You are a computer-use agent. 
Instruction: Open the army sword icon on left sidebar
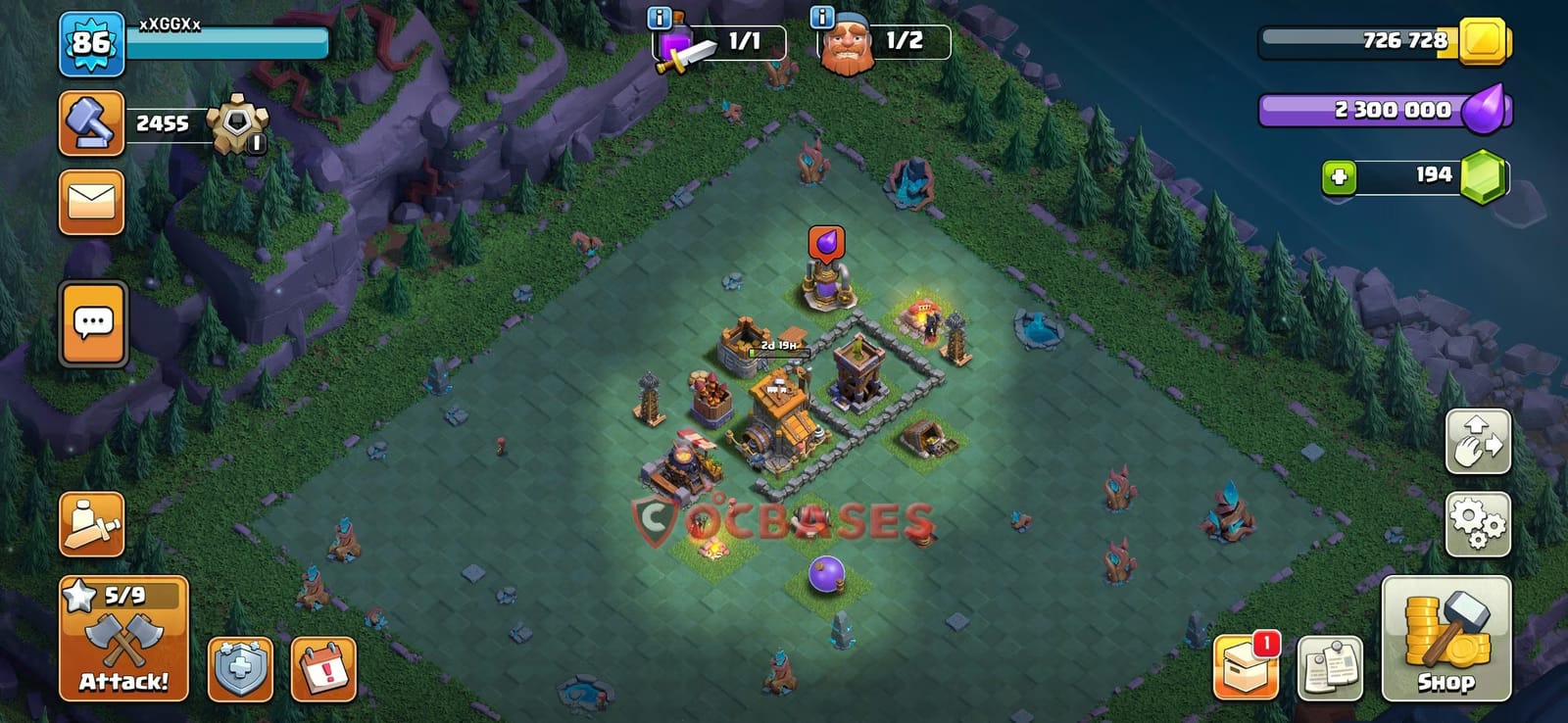point(91,522)
